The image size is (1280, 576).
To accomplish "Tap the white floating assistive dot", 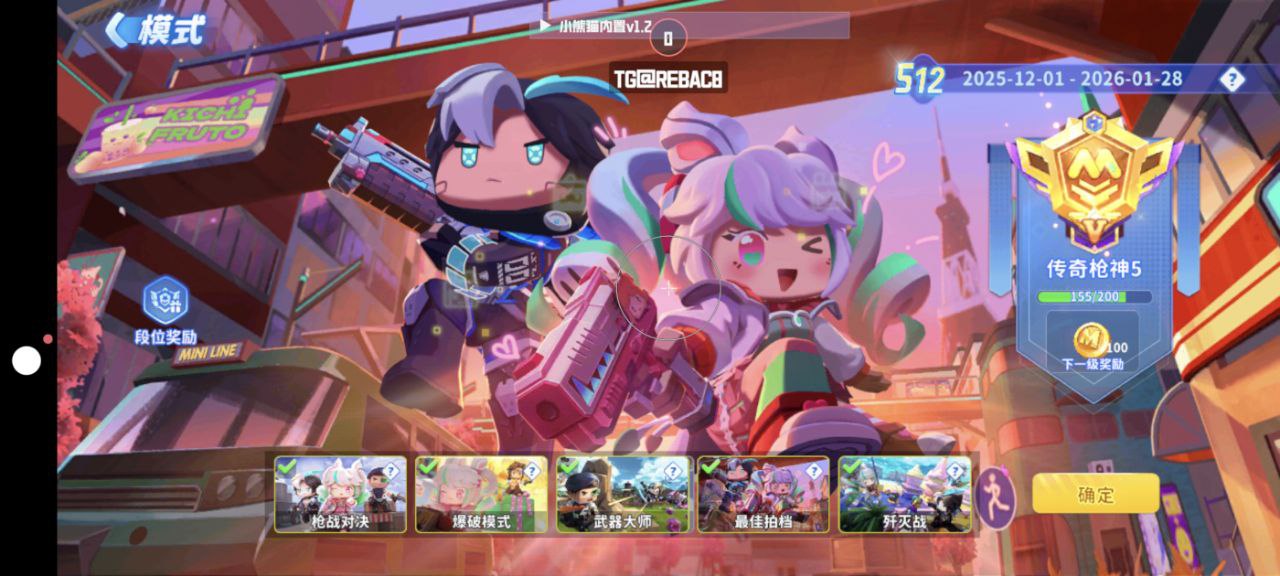I will coord(27,360).
